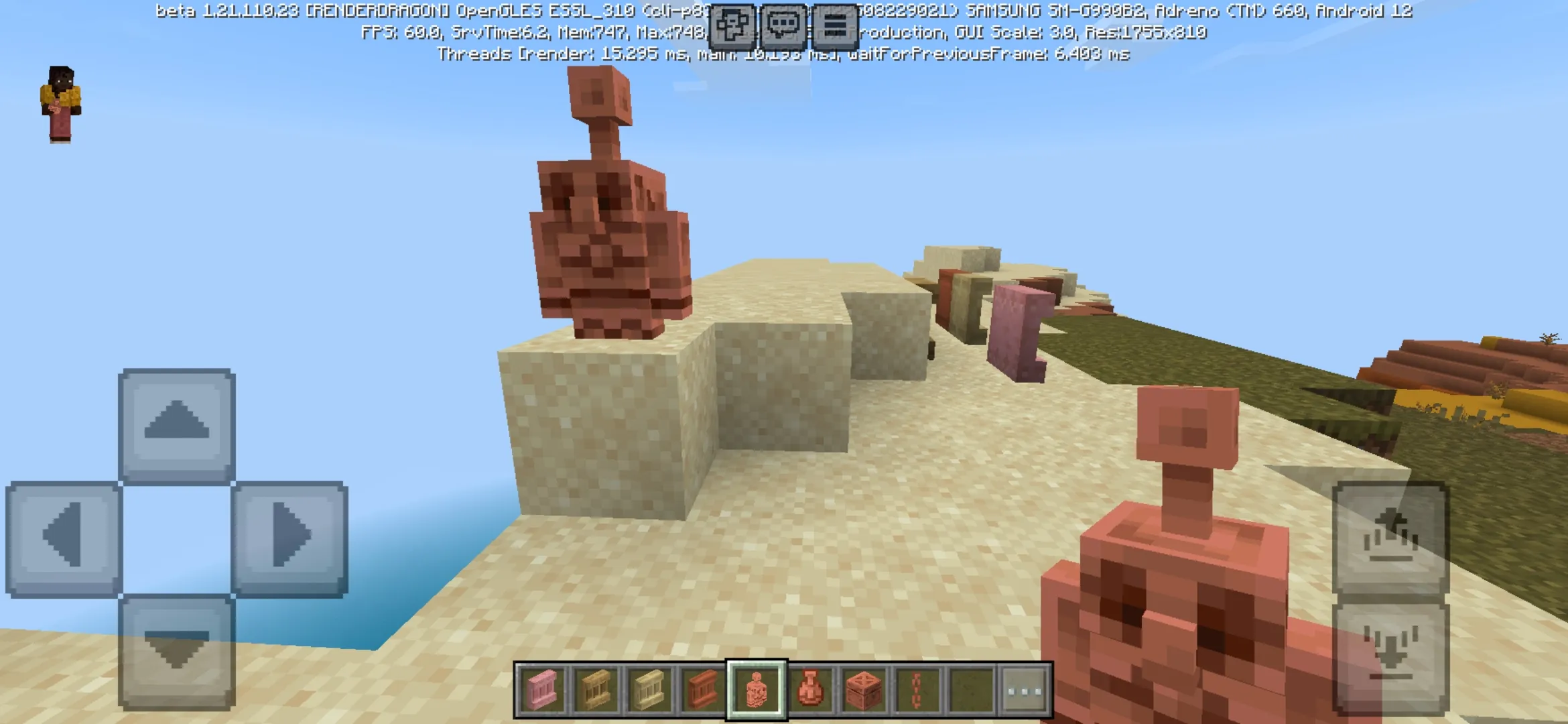Tap the move backward arrow
The image size is (1568, 724).
pos(177,652)
